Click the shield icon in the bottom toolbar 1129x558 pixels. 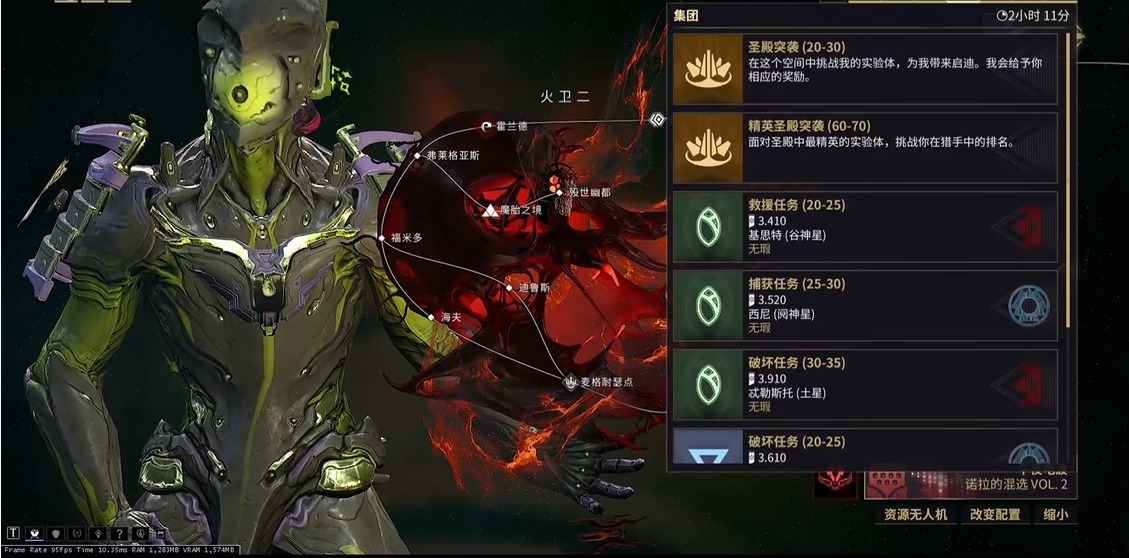56,534
